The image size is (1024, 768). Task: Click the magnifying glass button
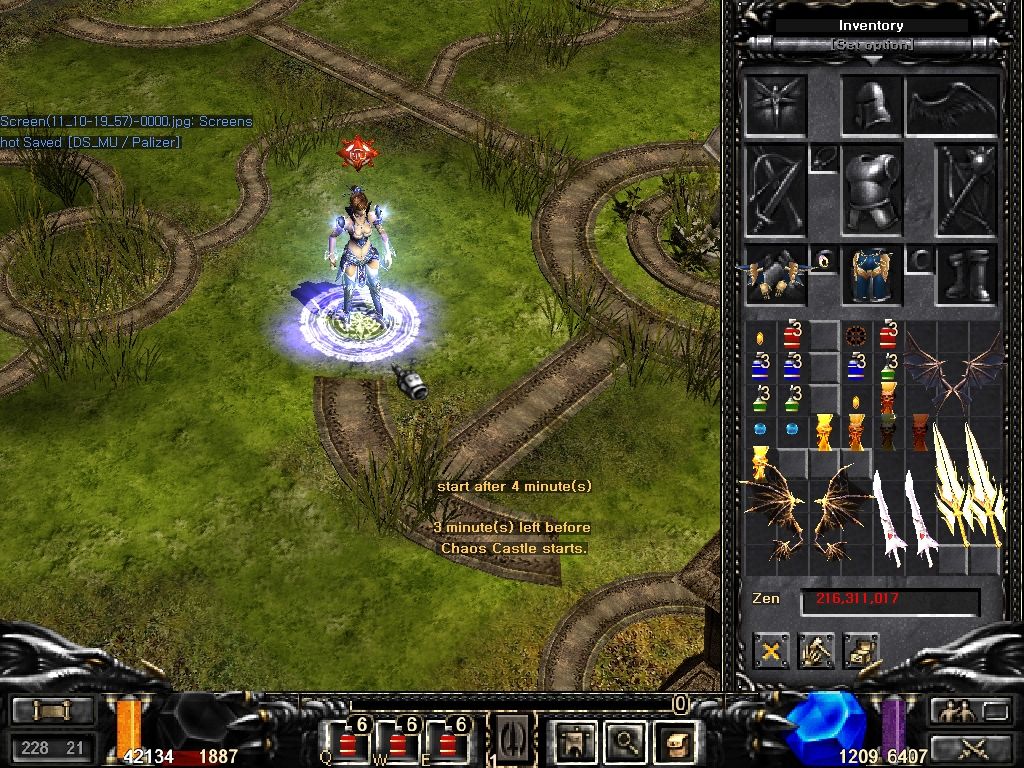click(x=627, y=741)
